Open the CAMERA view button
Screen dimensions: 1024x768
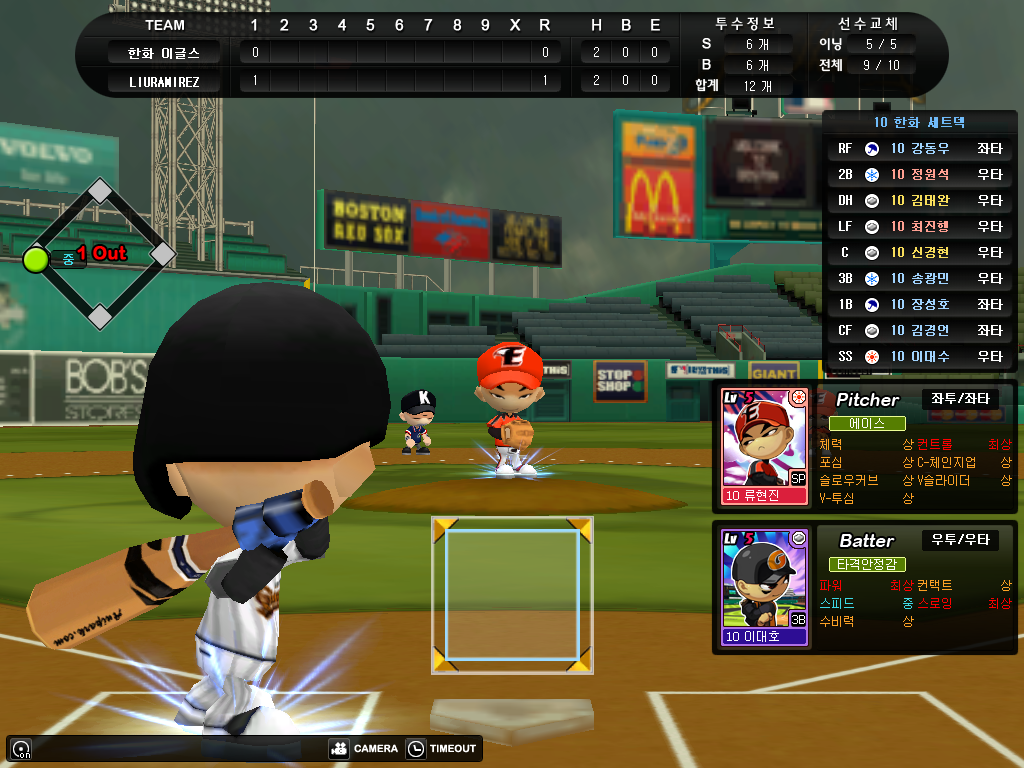(364, 748)
